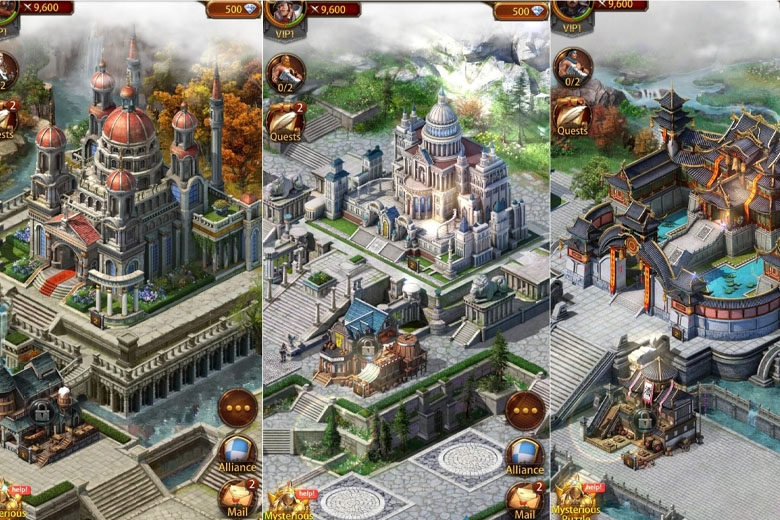Select the 0/2 worker icon in capitol screen
This screenshot has width=780, height=520.
[286, 72]
